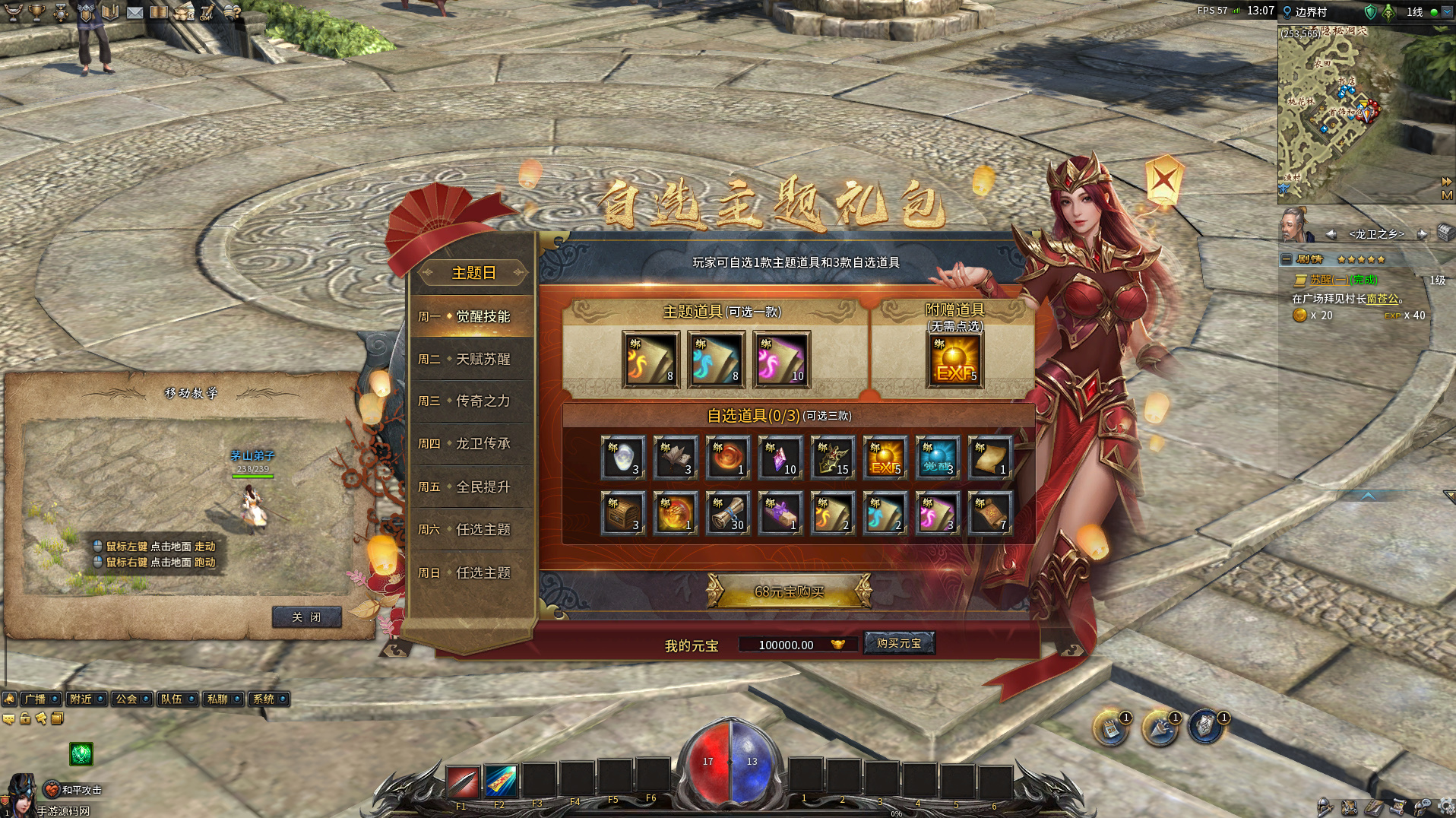
Task: Close the movement tutorial with 关闭
Action: (306, 617)
